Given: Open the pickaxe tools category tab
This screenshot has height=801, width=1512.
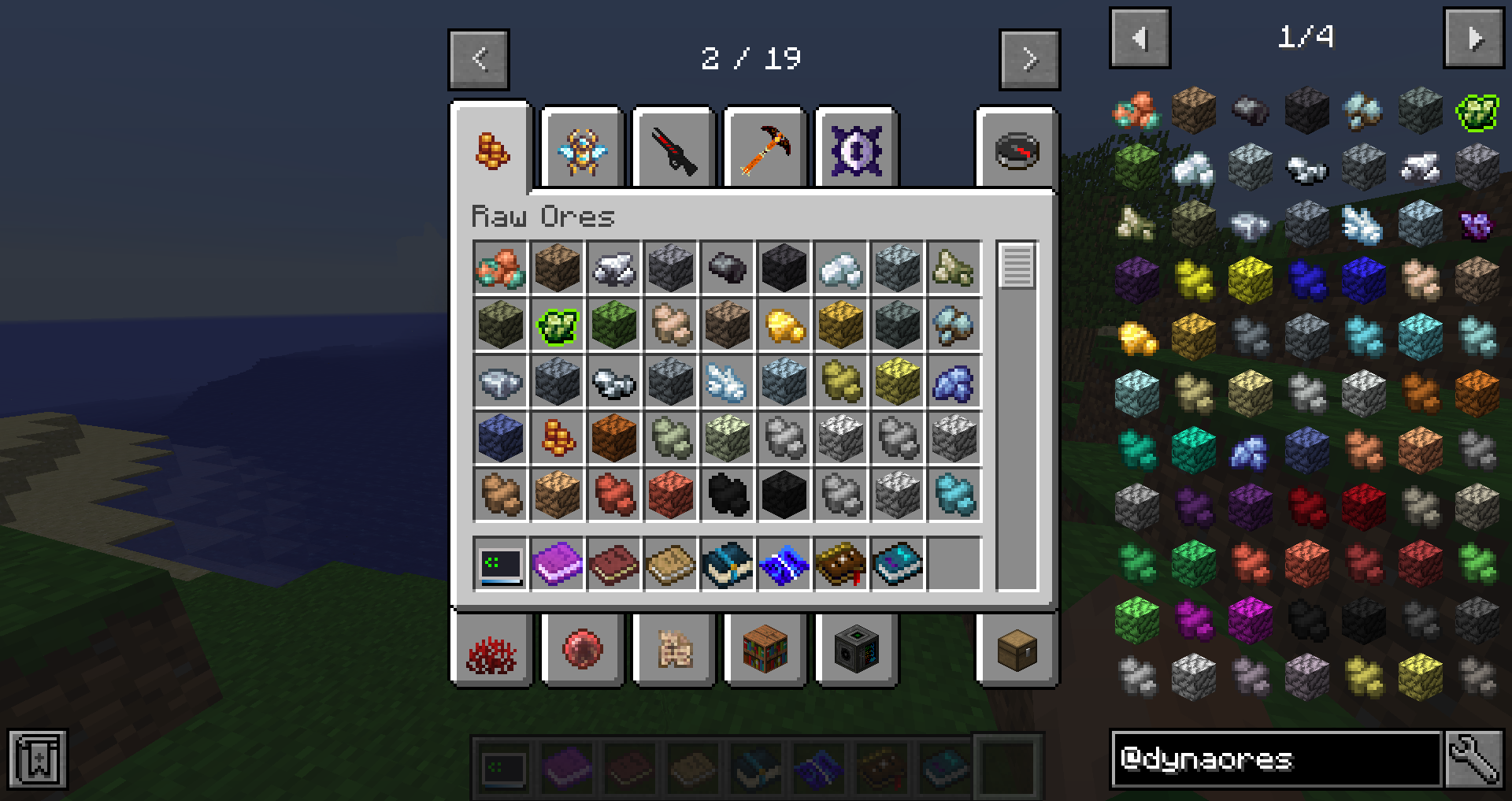Looking at the screenshot, I should coord(765,150).
